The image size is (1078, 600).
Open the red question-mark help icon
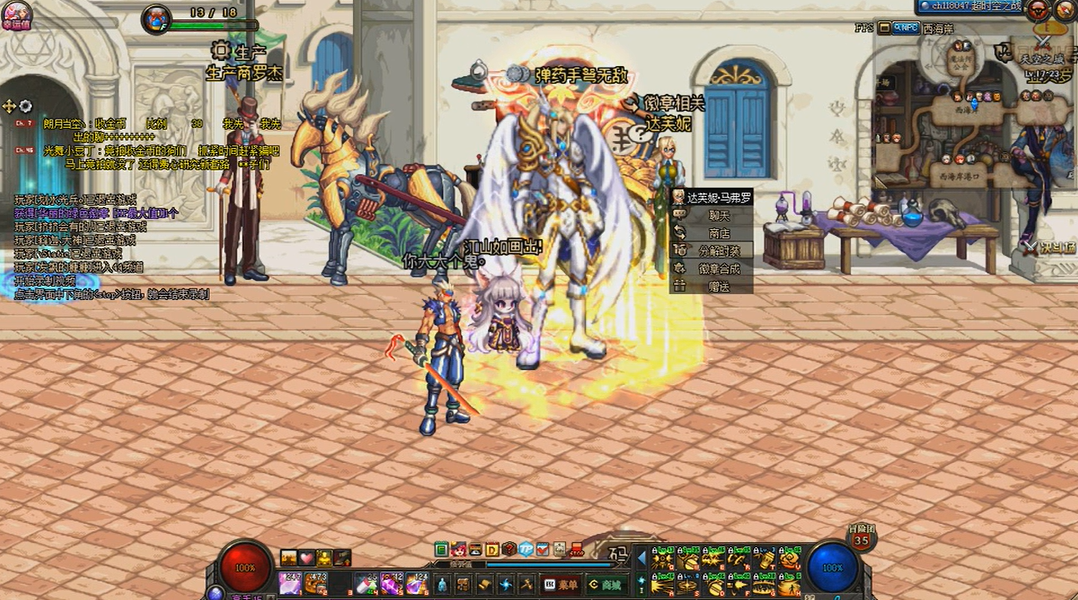[x=509, y=549]
